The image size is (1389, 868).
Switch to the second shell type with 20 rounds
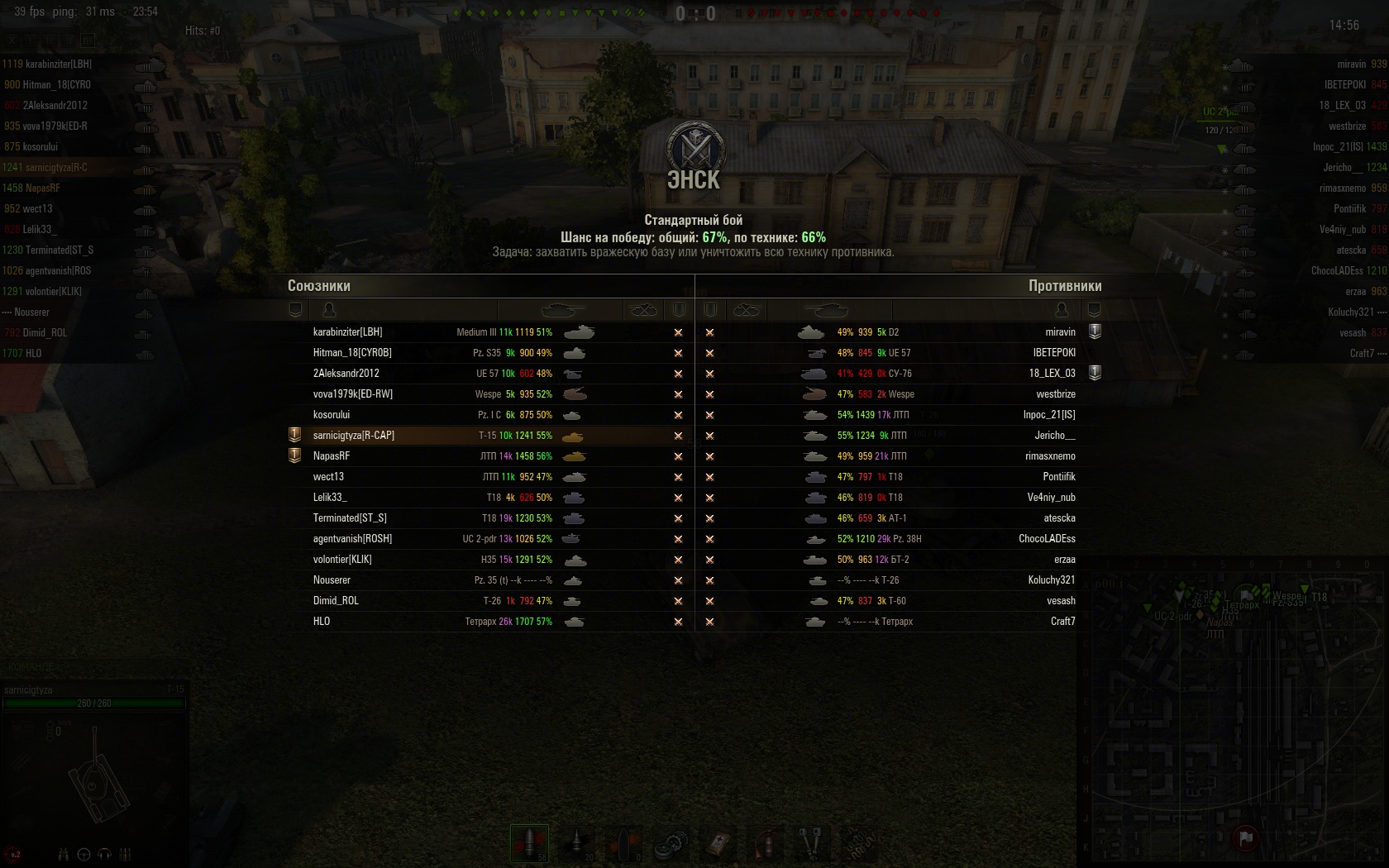577,843
